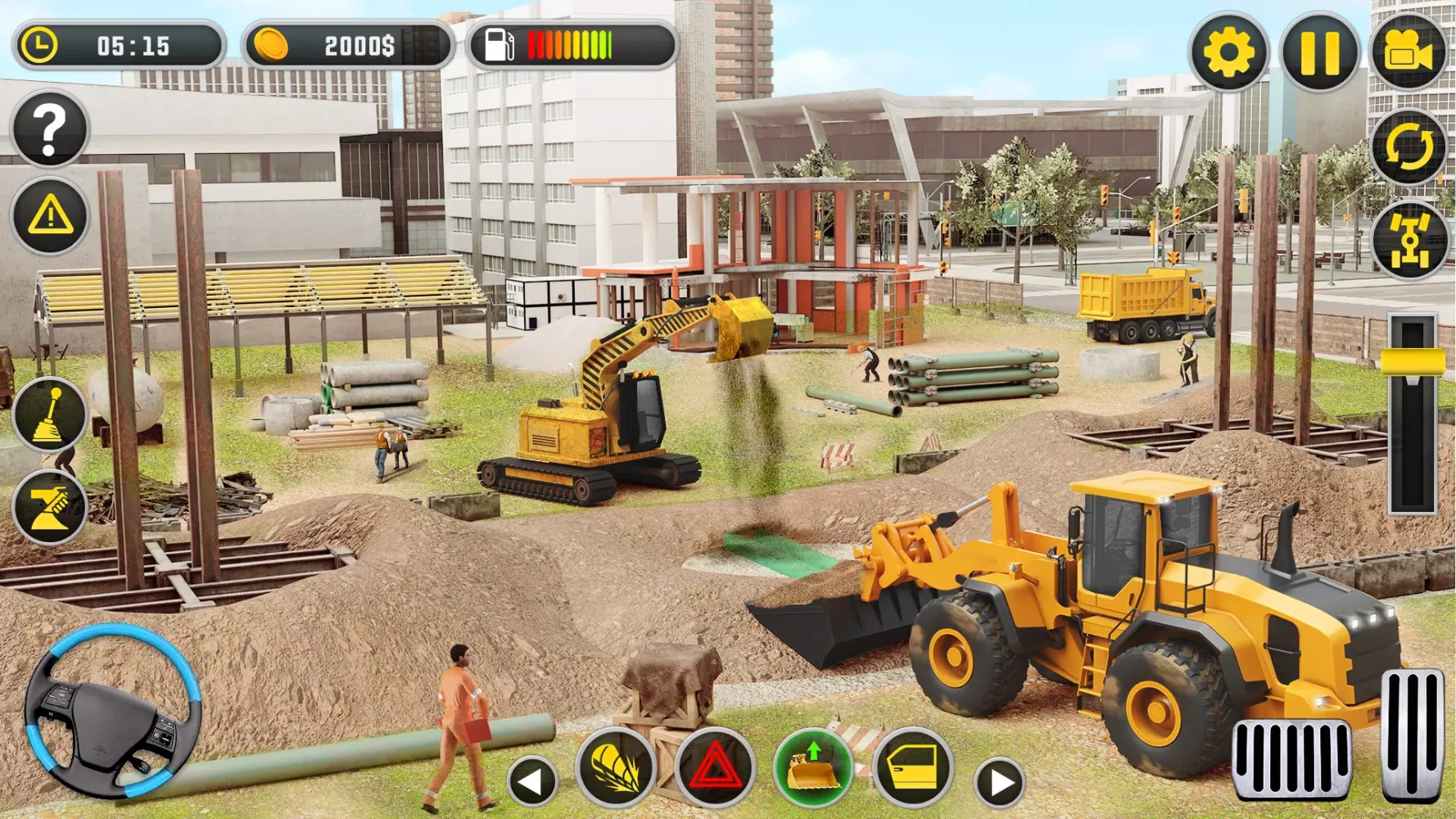The image size is (1456, 819).
Task: Open the vehicle door with the door icon
Action: tap(916, 767)
